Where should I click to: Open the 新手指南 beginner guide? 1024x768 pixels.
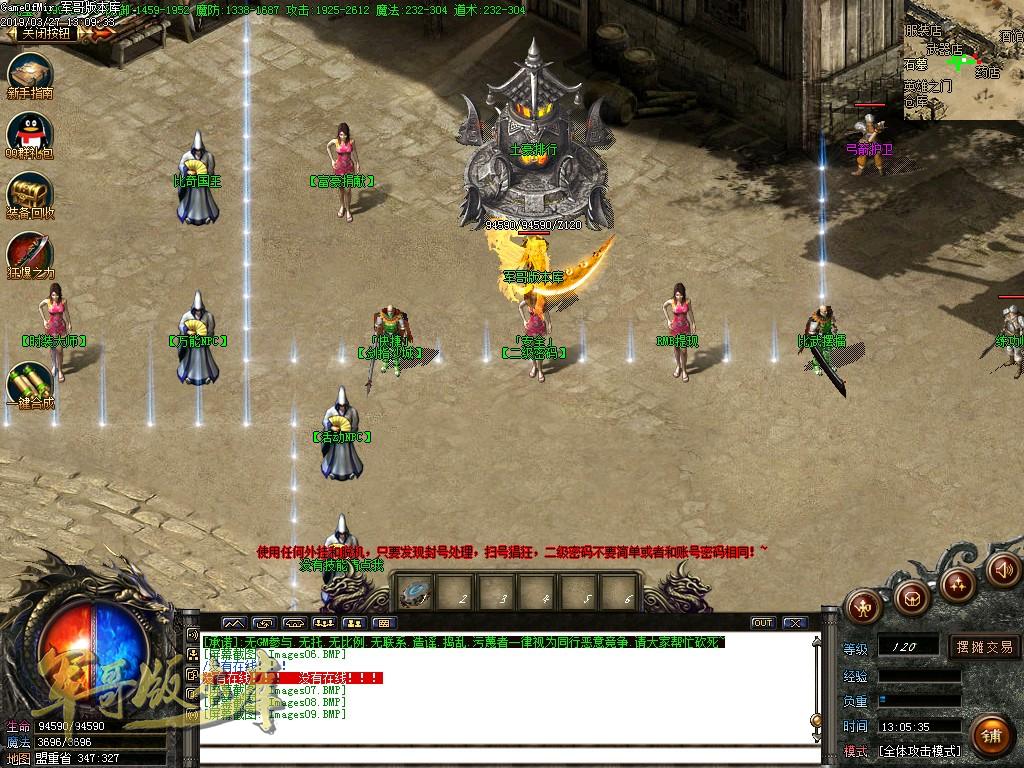(x=30, y=74)
